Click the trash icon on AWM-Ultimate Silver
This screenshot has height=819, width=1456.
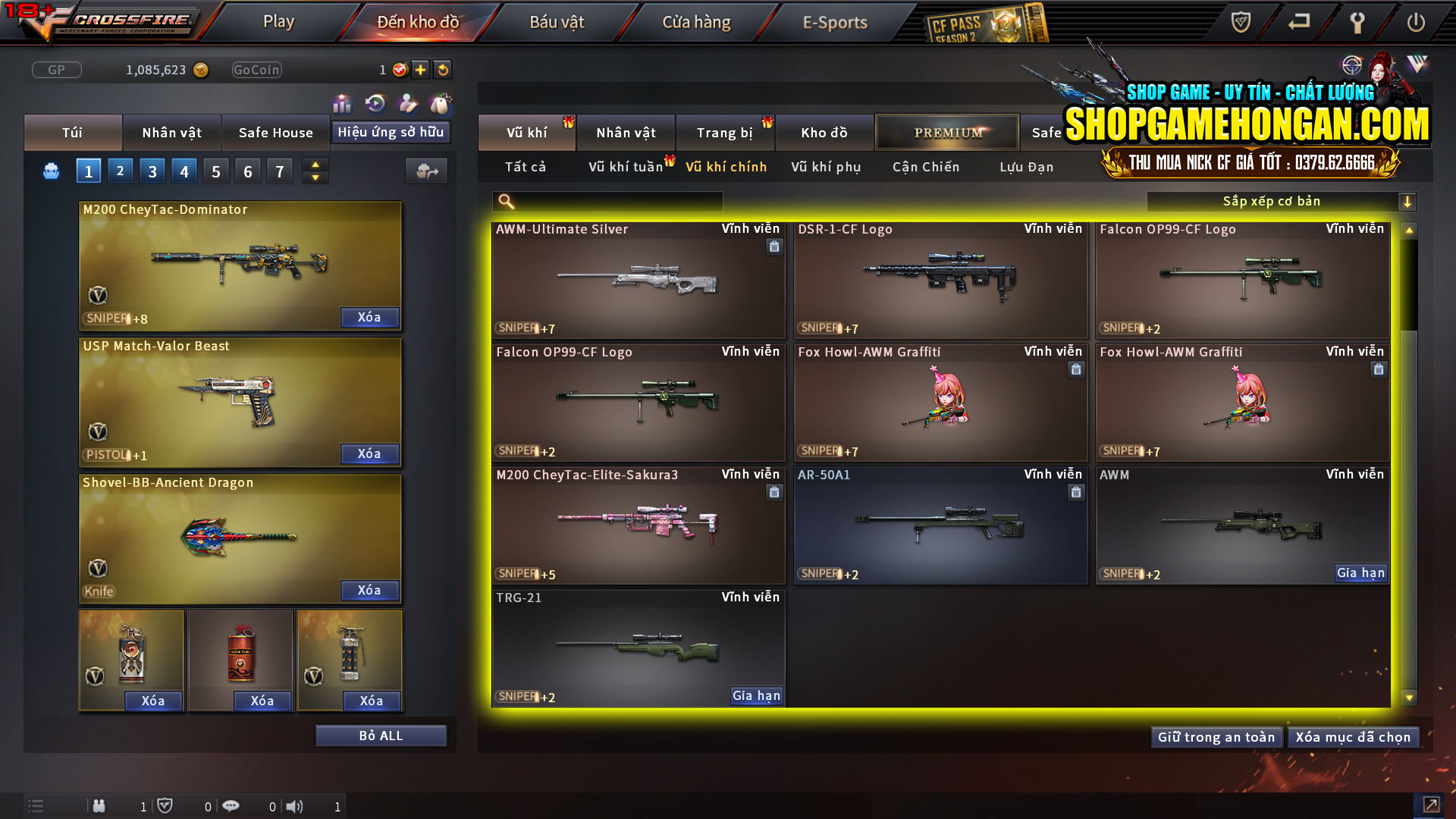774,247
